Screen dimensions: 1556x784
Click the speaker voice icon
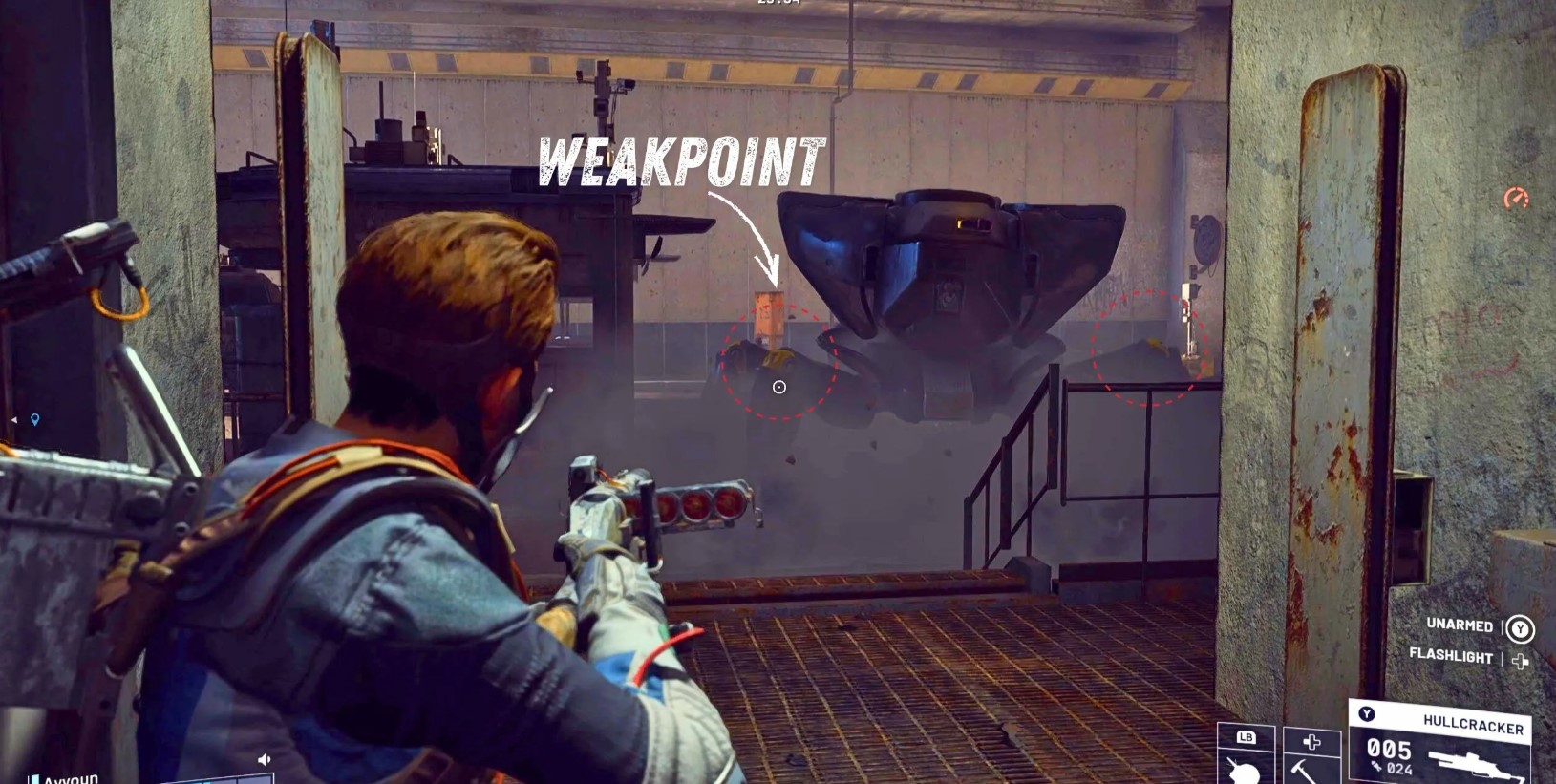[265, 760]
